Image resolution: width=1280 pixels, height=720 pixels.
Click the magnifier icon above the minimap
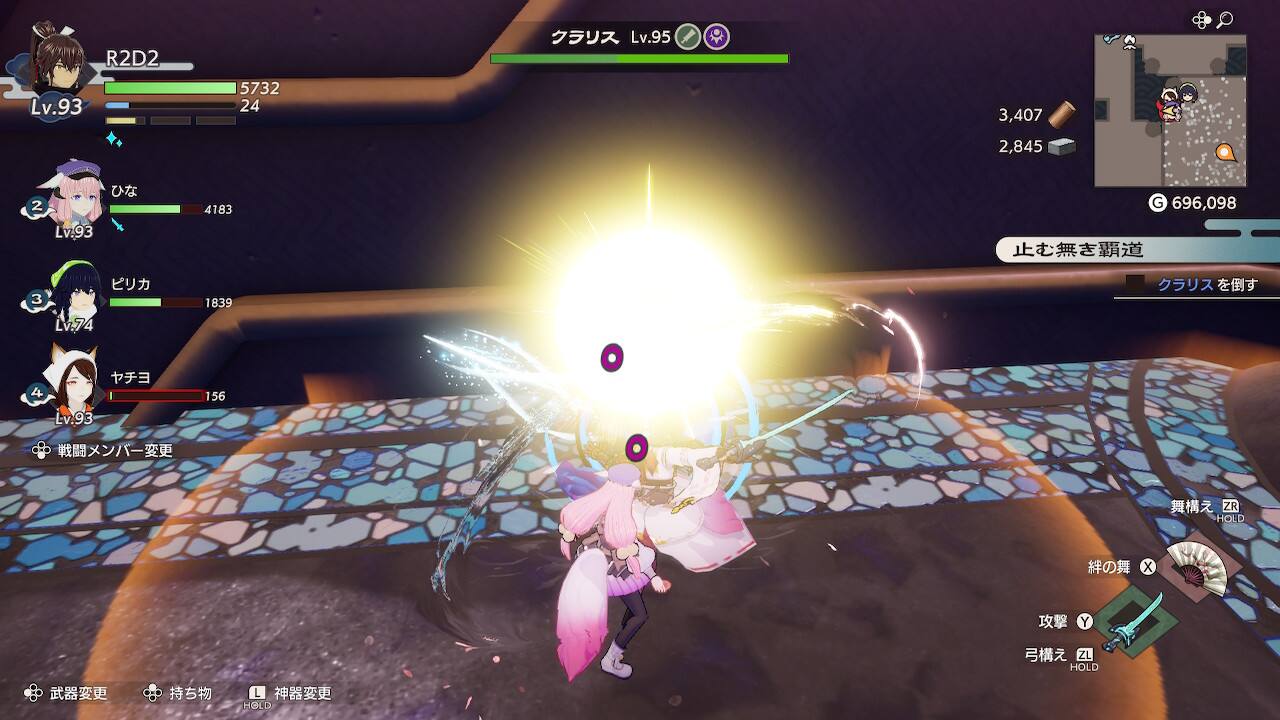[x=1225, y=20]
